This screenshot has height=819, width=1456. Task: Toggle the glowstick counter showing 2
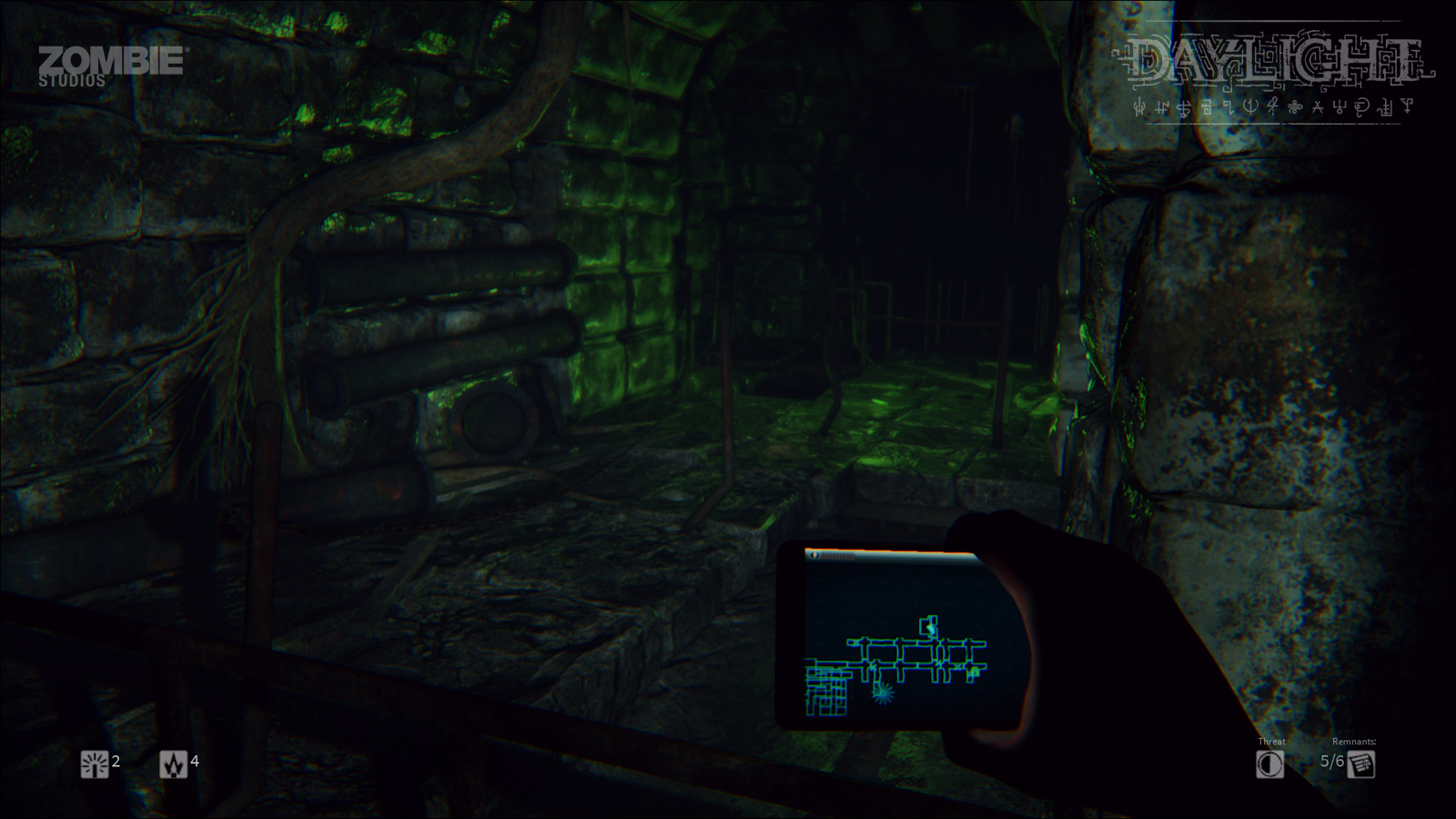coord(115,763)
